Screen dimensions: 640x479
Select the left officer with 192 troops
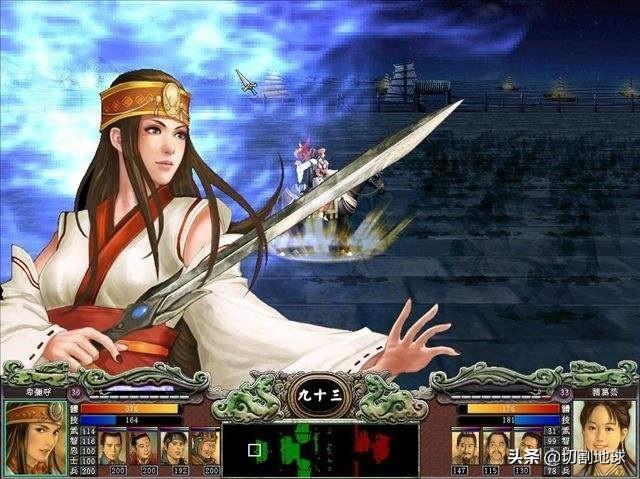[174, 446]
